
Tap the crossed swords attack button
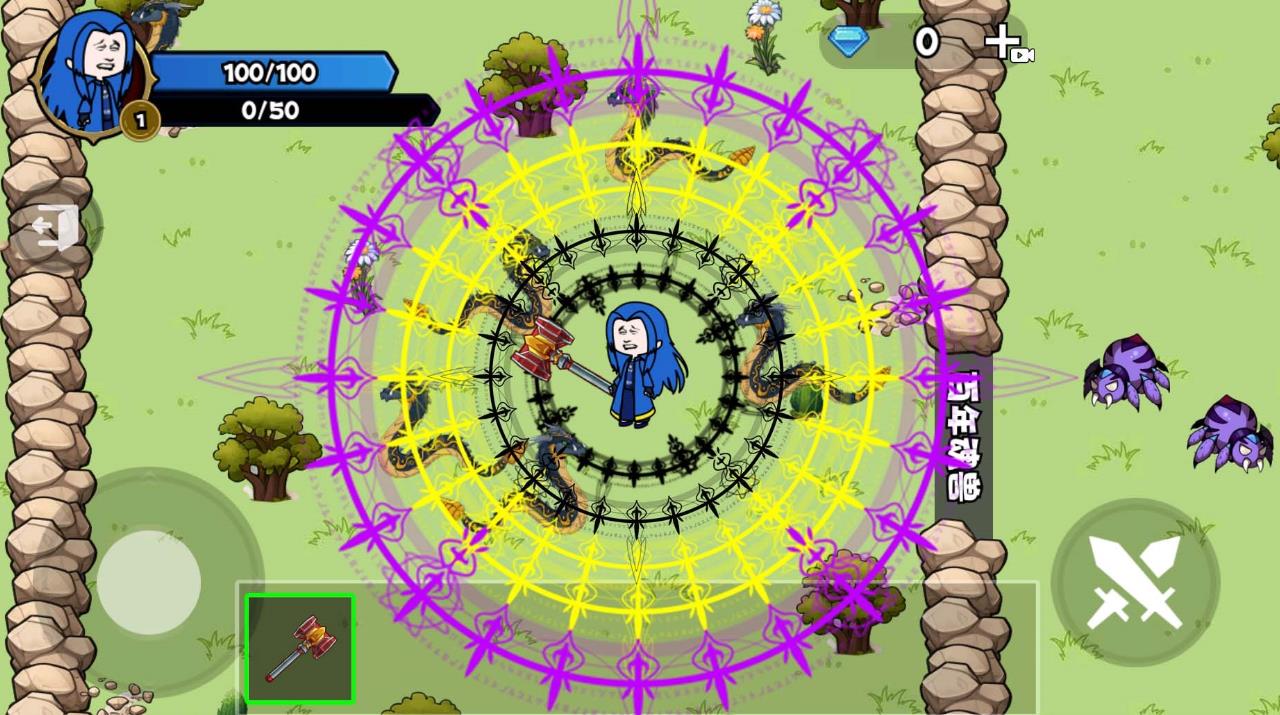click(1135, 581)
